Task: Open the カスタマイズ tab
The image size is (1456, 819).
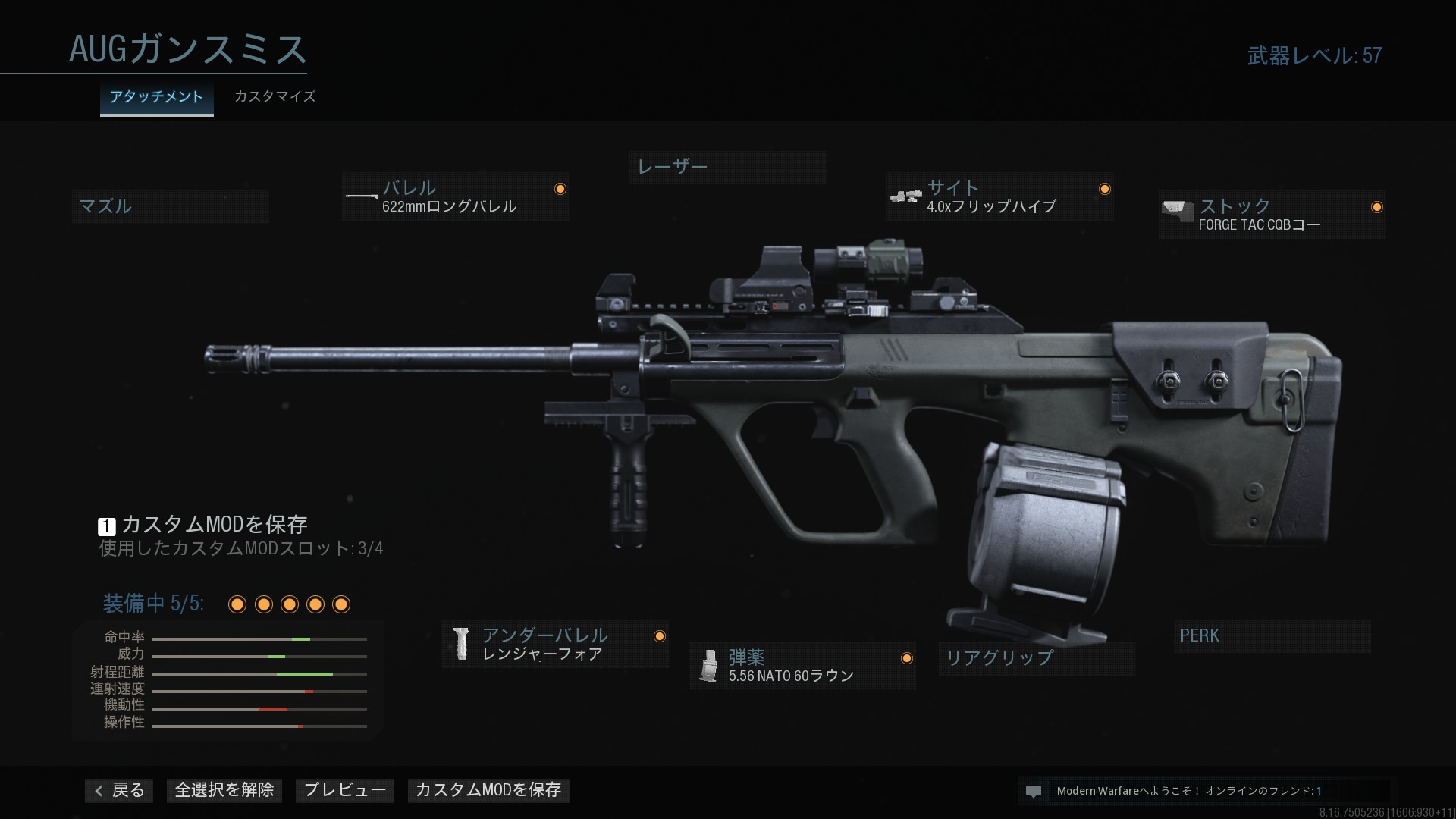Action: pos(275,97)
